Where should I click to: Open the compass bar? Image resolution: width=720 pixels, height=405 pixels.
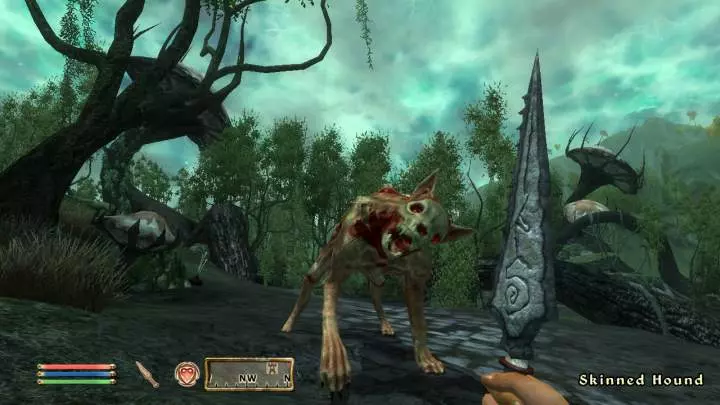coord(249,374)
